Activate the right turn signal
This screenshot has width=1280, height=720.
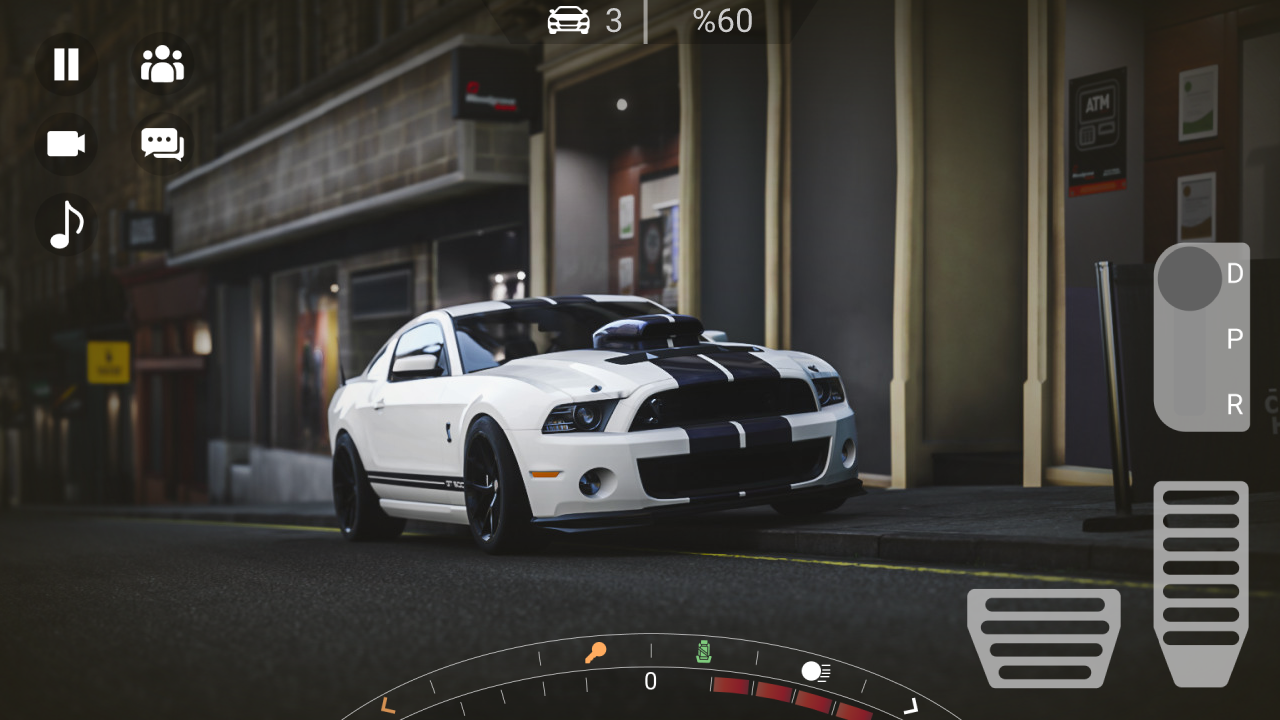[x=910, y=707]
